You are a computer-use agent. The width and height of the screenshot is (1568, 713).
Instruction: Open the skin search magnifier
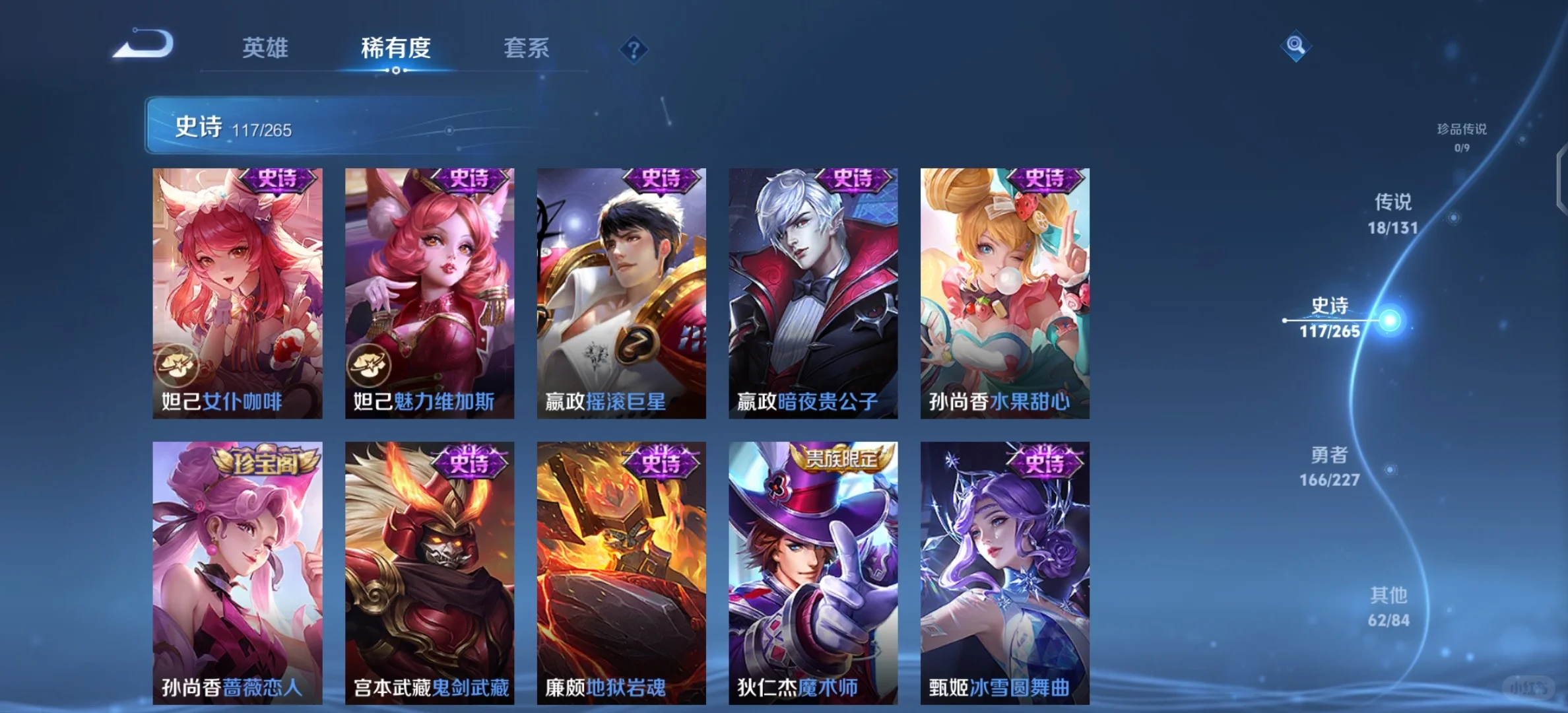pos(1295,46)
